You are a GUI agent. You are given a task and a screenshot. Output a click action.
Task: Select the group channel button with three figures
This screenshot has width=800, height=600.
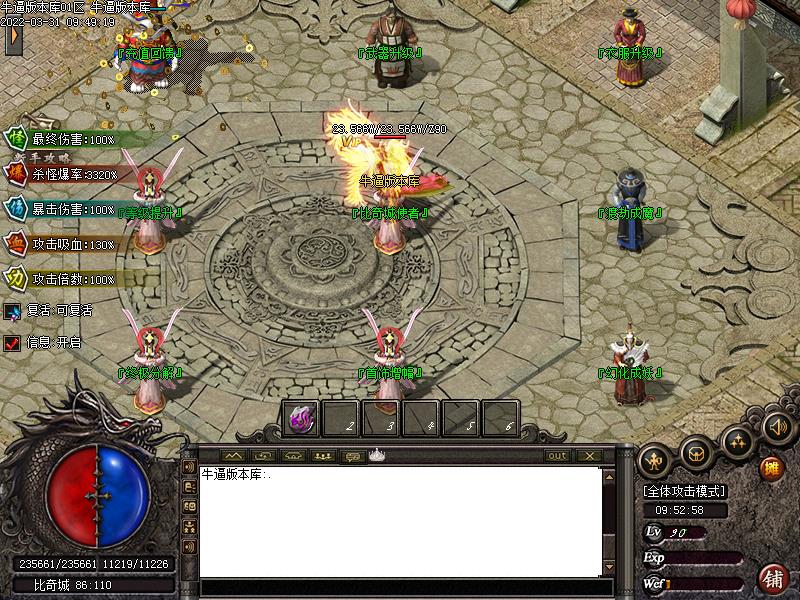(322, 456)
